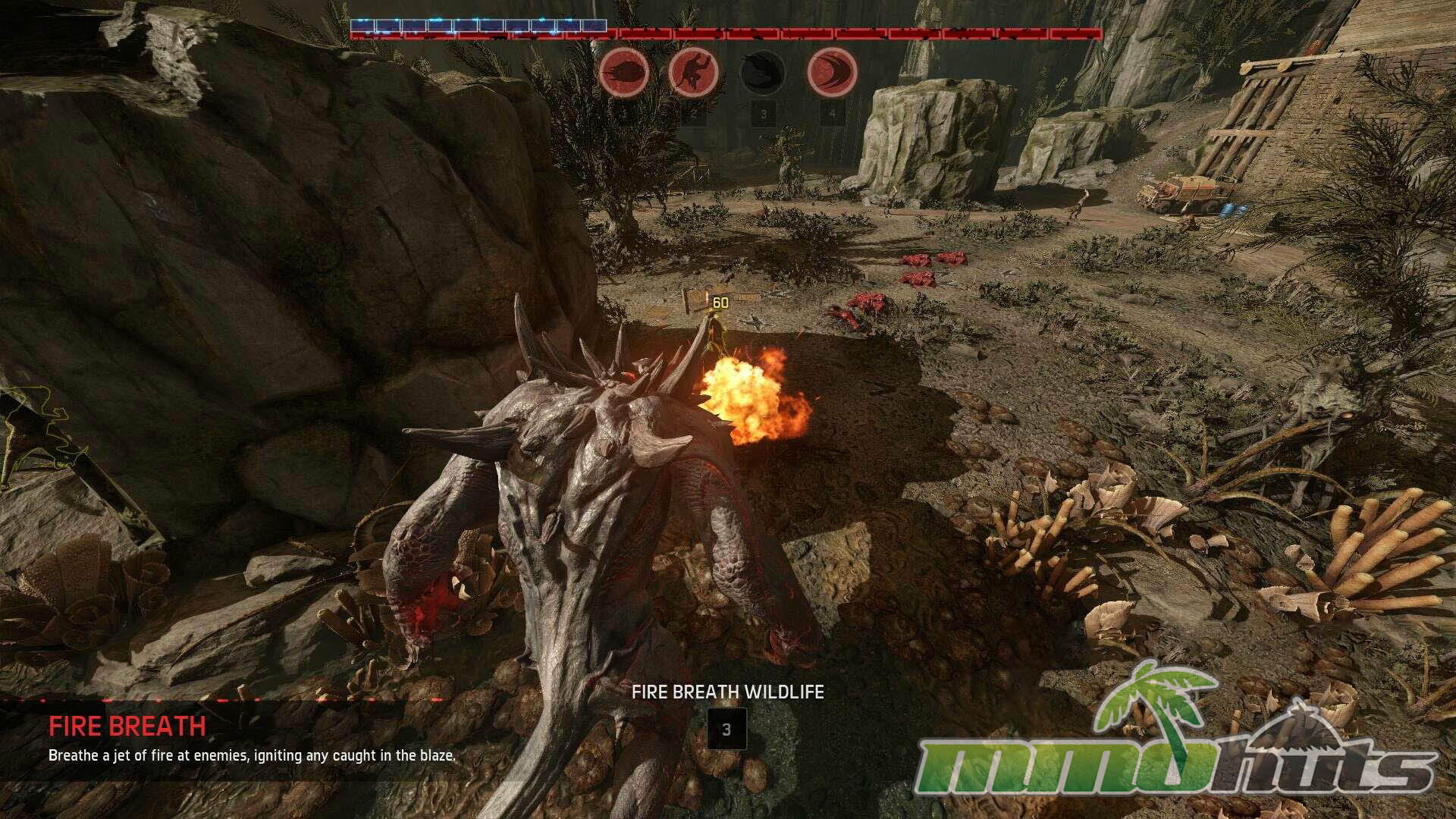Trigger the Charge ability icon
The width and height of the screenshot is (1456, 819).
[833, 73]
